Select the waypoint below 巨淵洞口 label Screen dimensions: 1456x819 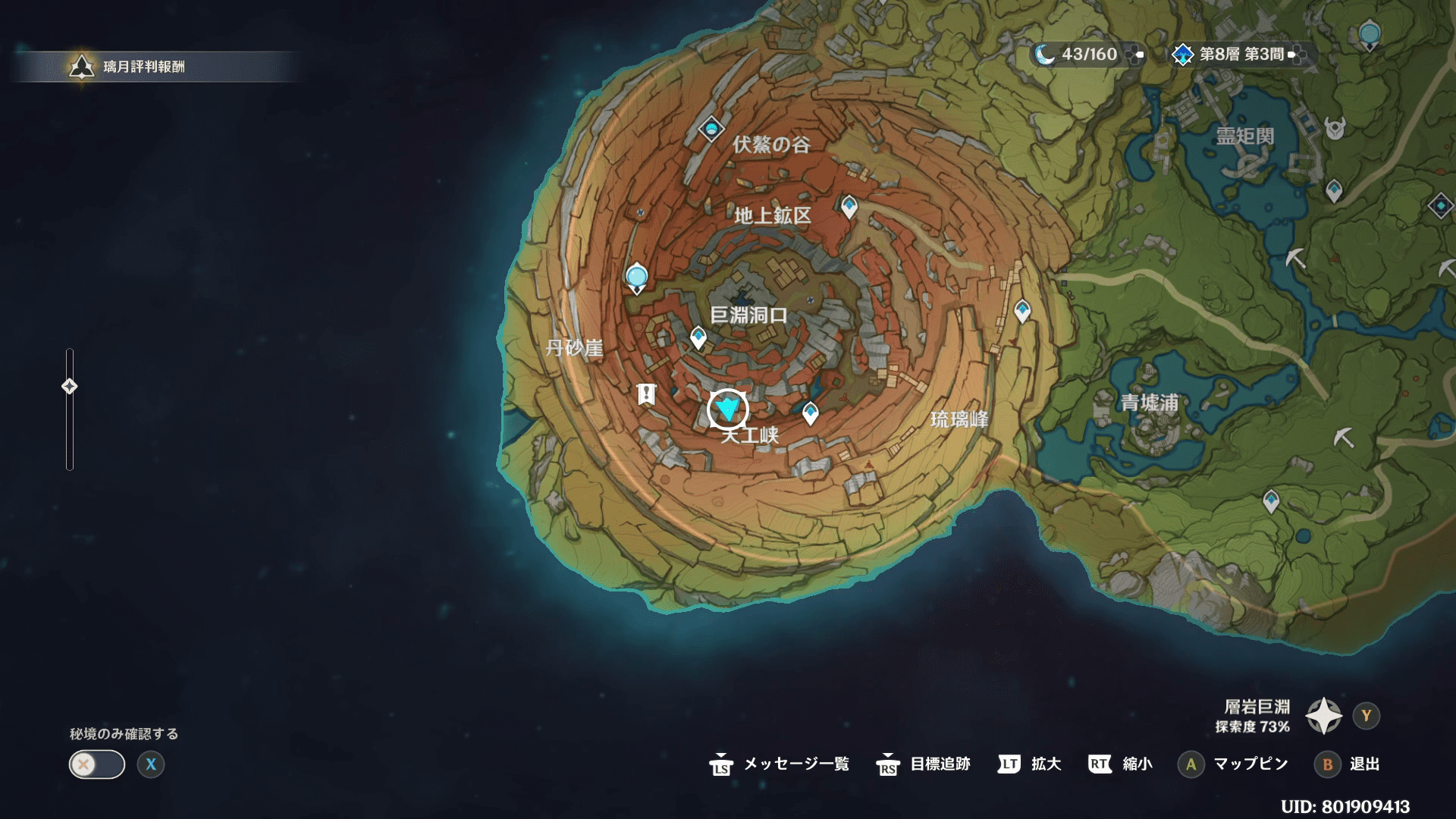698,337
